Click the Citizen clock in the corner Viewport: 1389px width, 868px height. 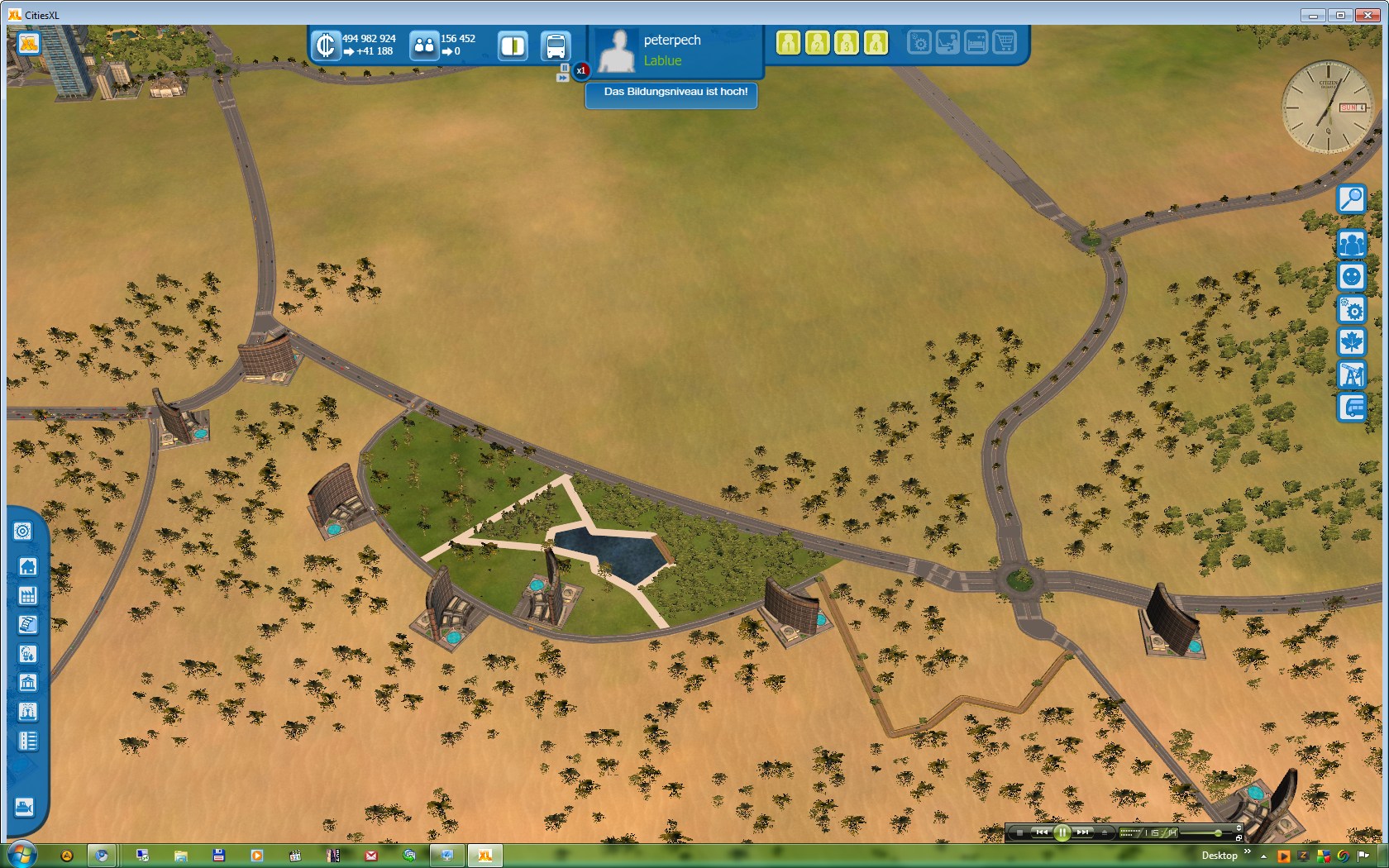click(1327, 106)
